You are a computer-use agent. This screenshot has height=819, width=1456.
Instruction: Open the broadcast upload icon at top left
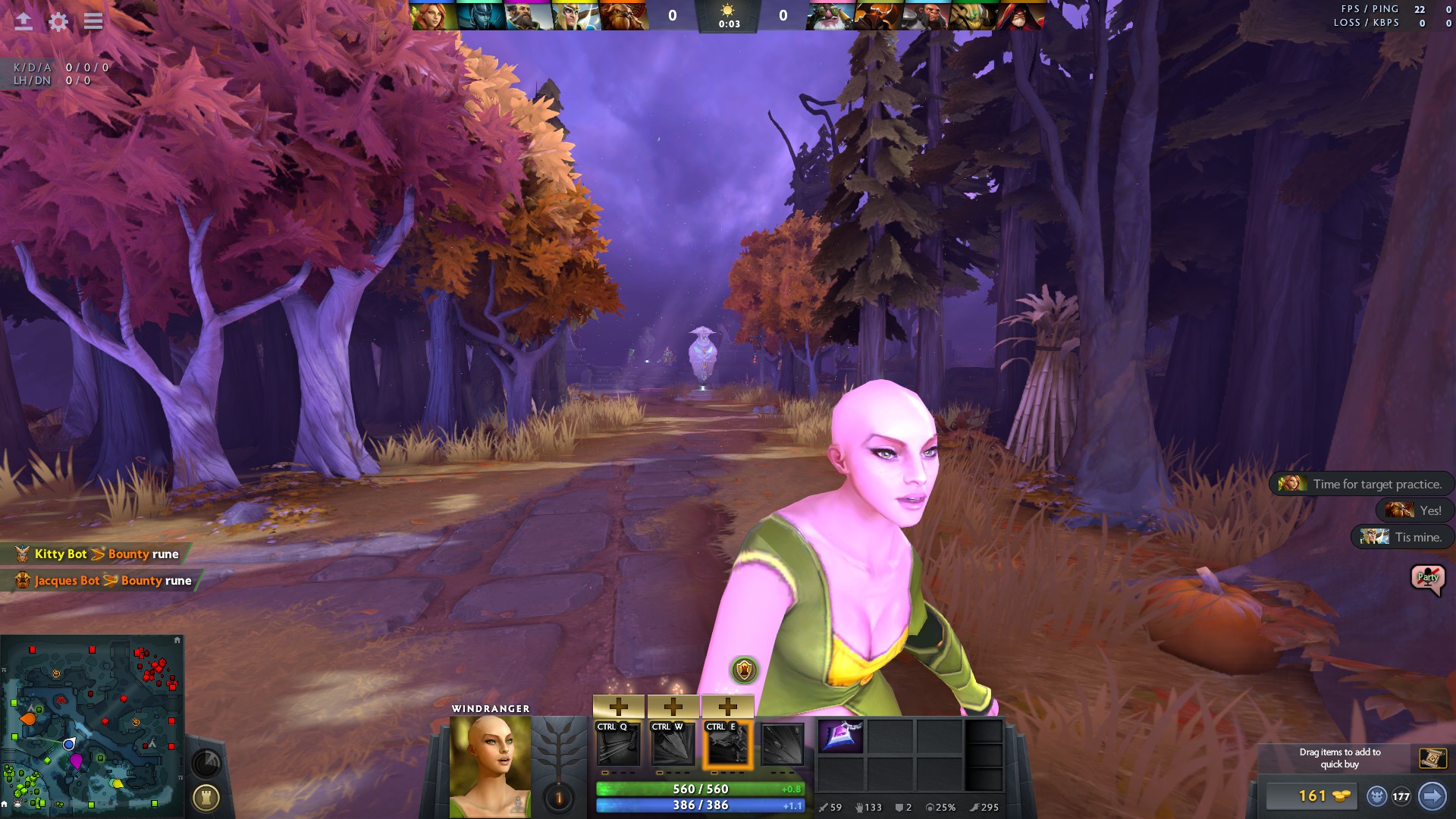(23, 21)
